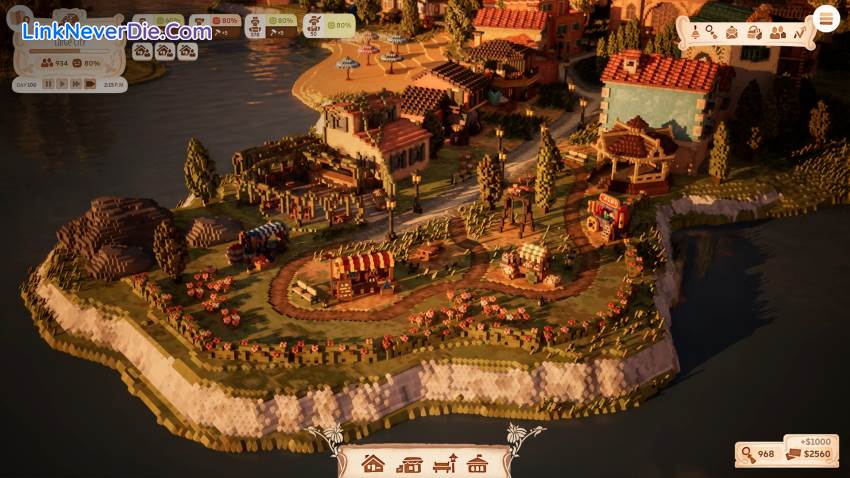The image size is (850, 478).
Task: Select the shops build category
Action: pyautogui.click(x=409, y=464)
